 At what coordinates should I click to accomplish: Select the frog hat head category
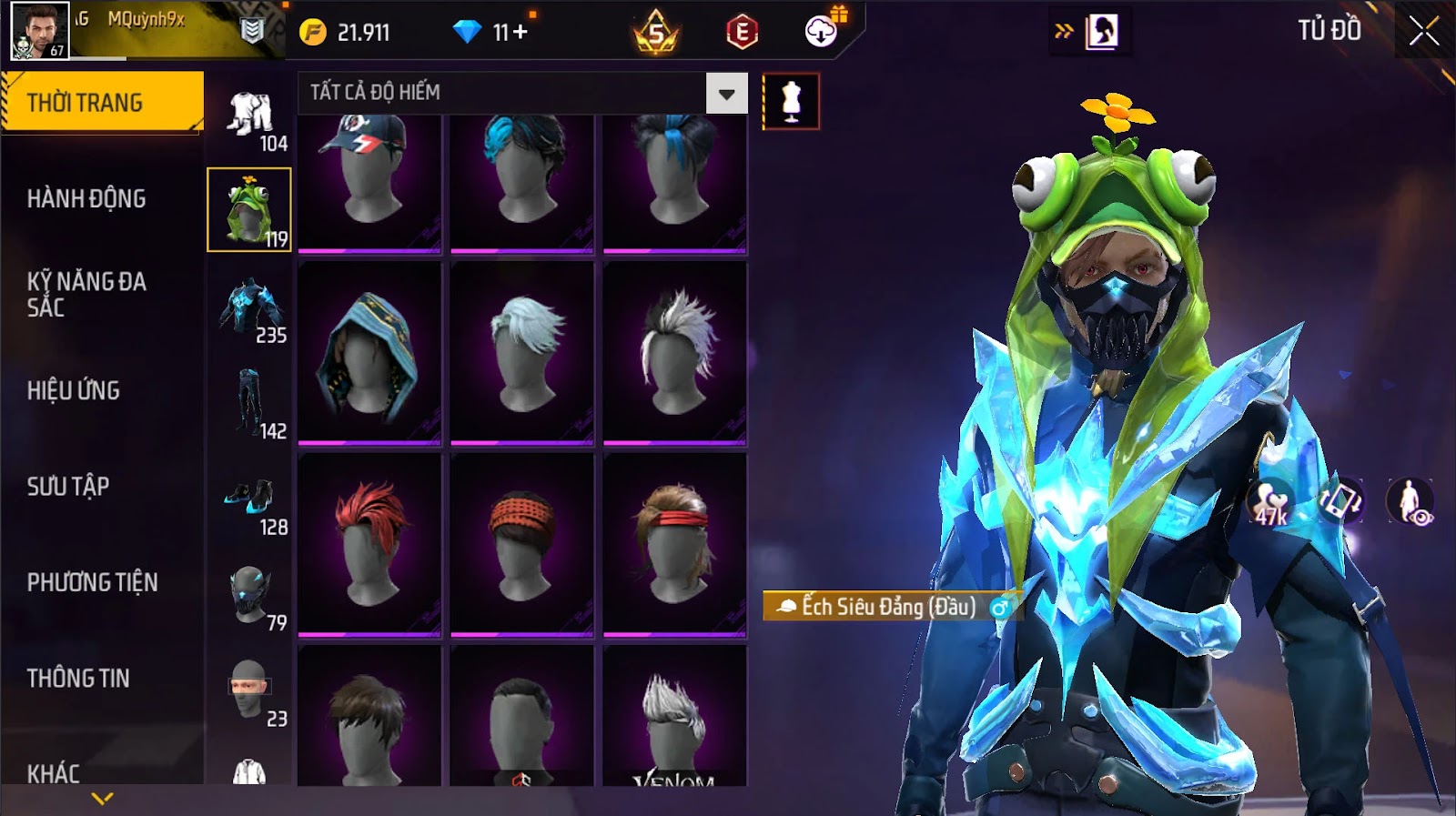[x=248, y=210]
